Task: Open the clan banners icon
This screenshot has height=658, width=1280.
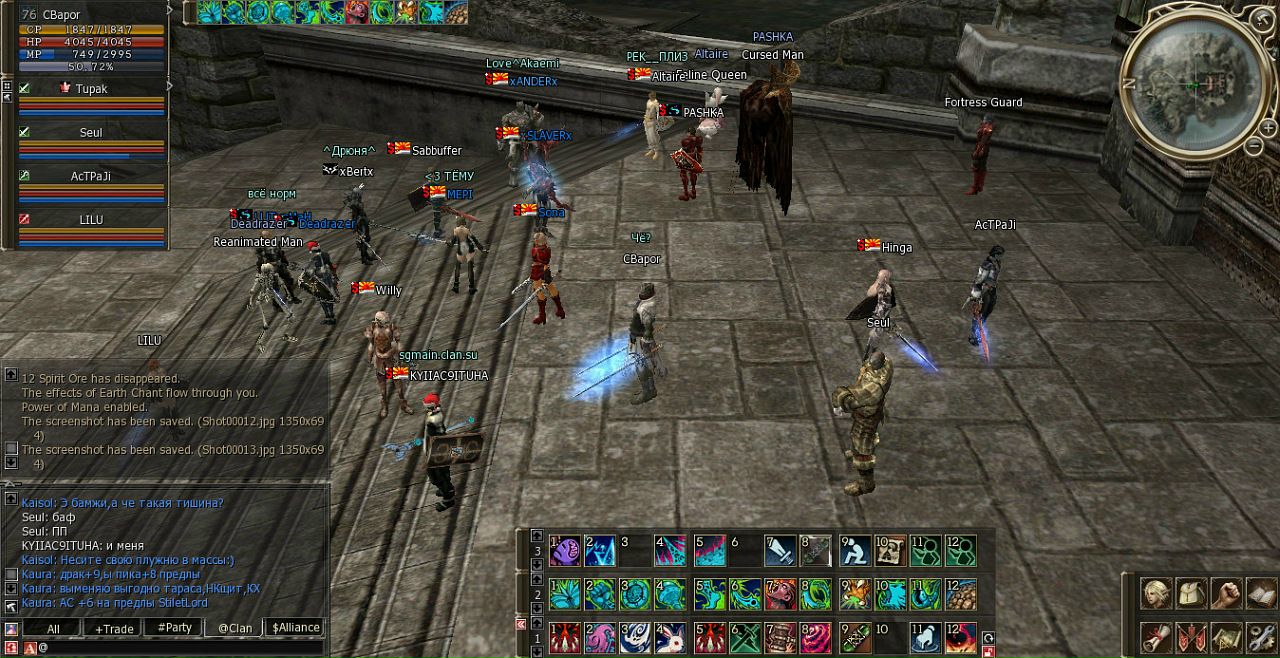Action: pos(1191,637)
